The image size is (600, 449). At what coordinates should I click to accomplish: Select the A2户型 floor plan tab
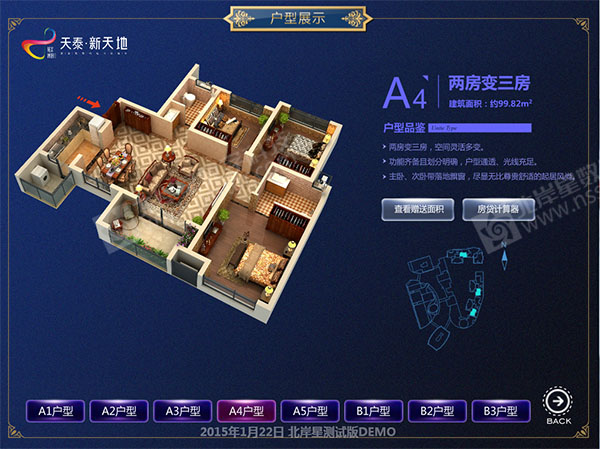click(x=119, y=410)
